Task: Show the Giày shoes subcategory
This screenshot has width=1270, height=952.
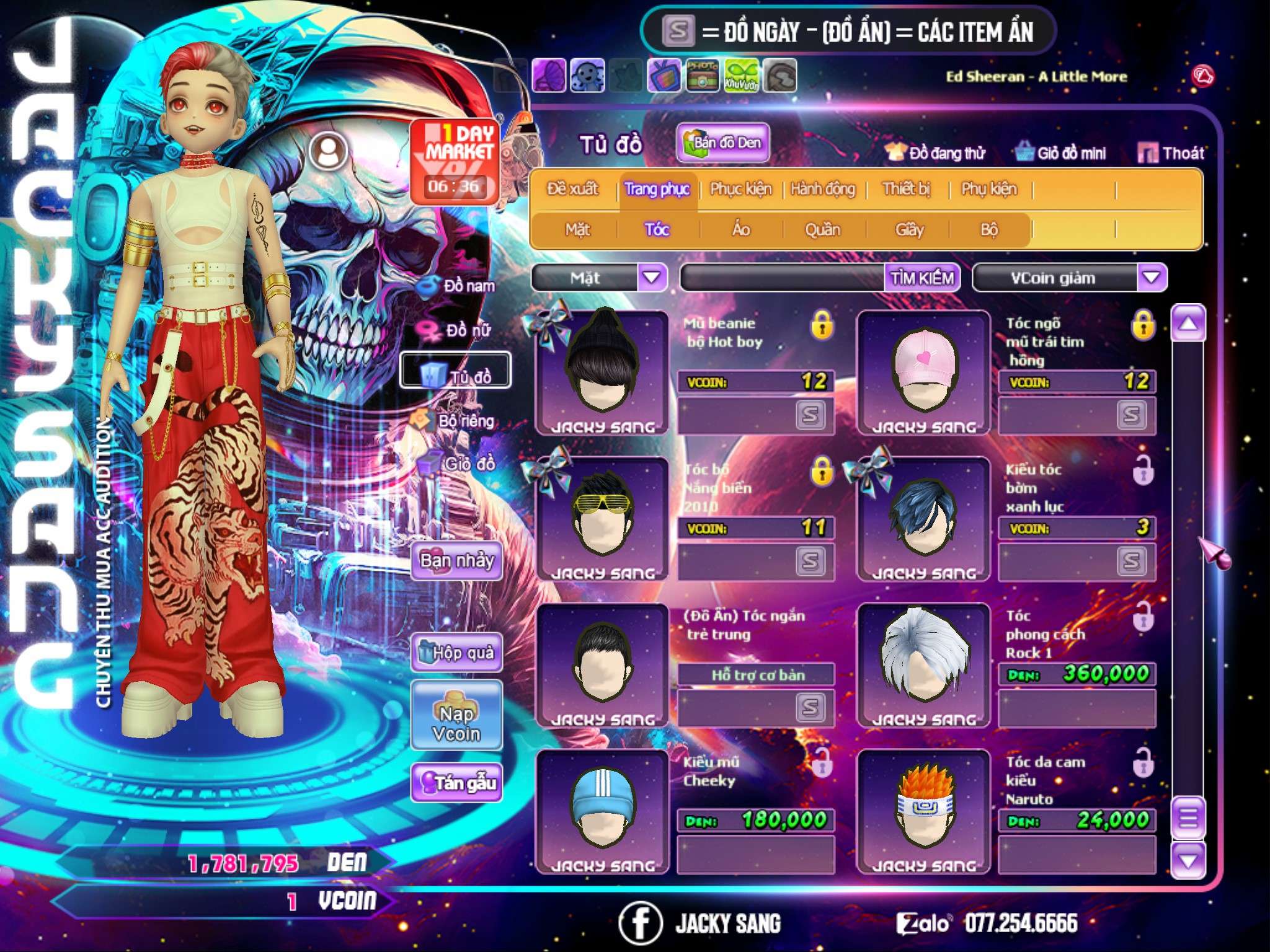Action: click(x=909, y=229)
